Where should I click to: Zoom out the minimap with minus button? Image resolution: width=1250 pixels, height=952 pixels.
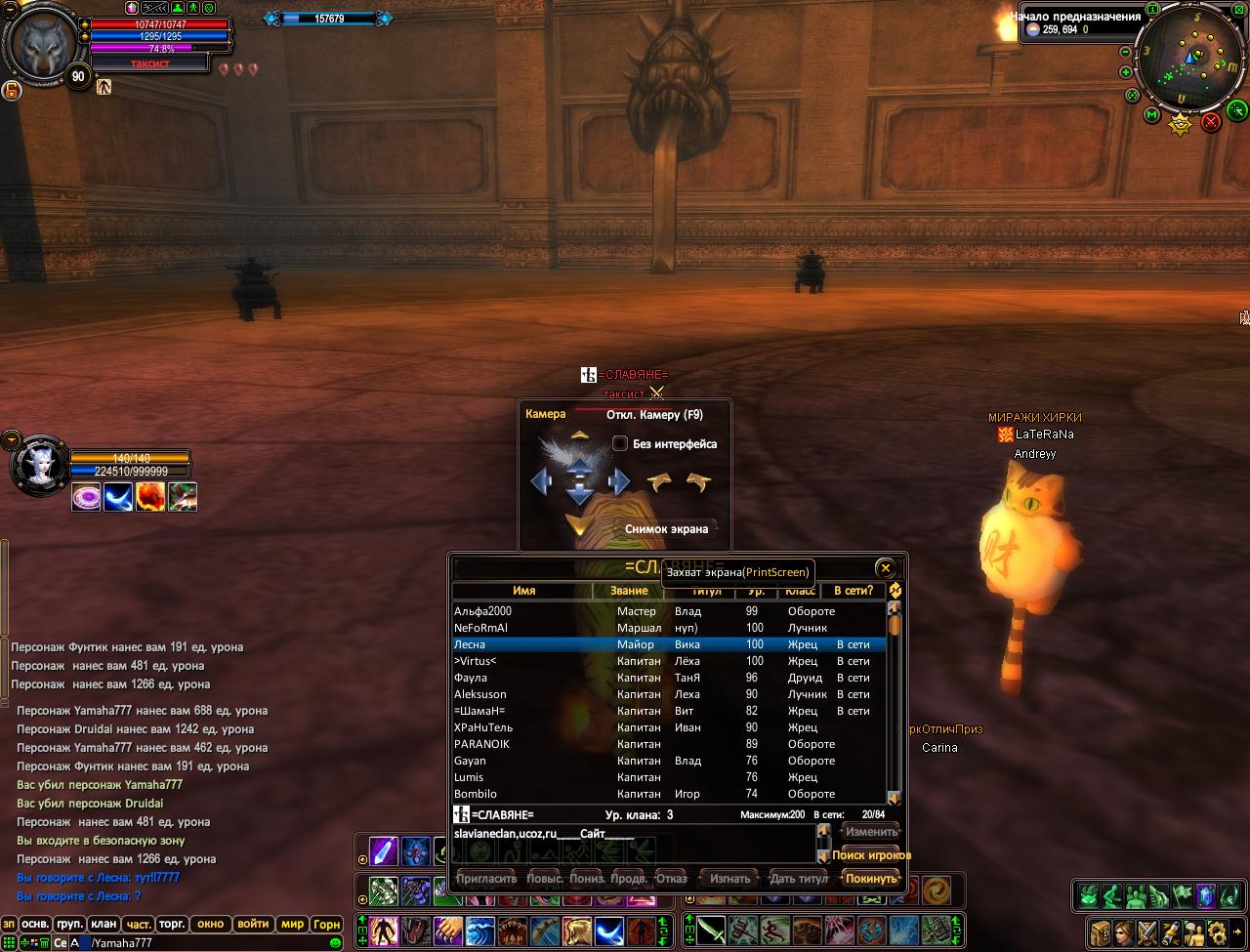(x=1125, y=52)
